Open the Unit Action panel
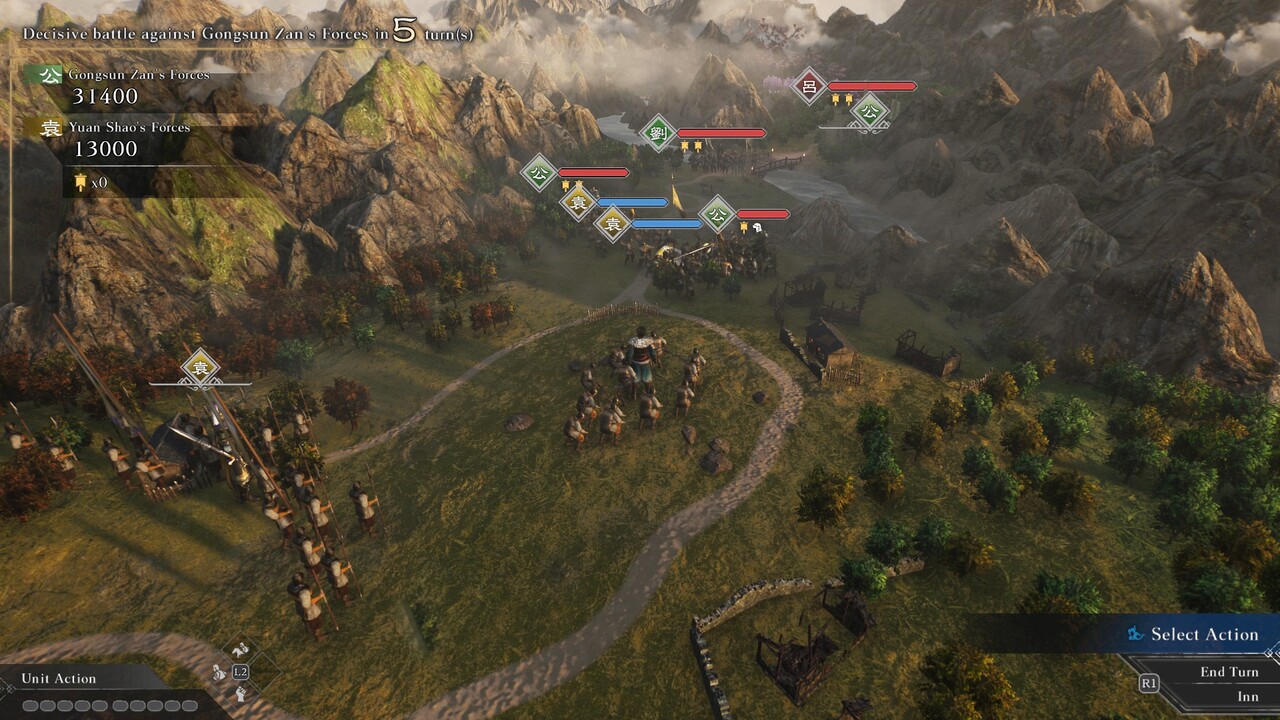This screenshot has height=720, width=1280. pos(60,678)
